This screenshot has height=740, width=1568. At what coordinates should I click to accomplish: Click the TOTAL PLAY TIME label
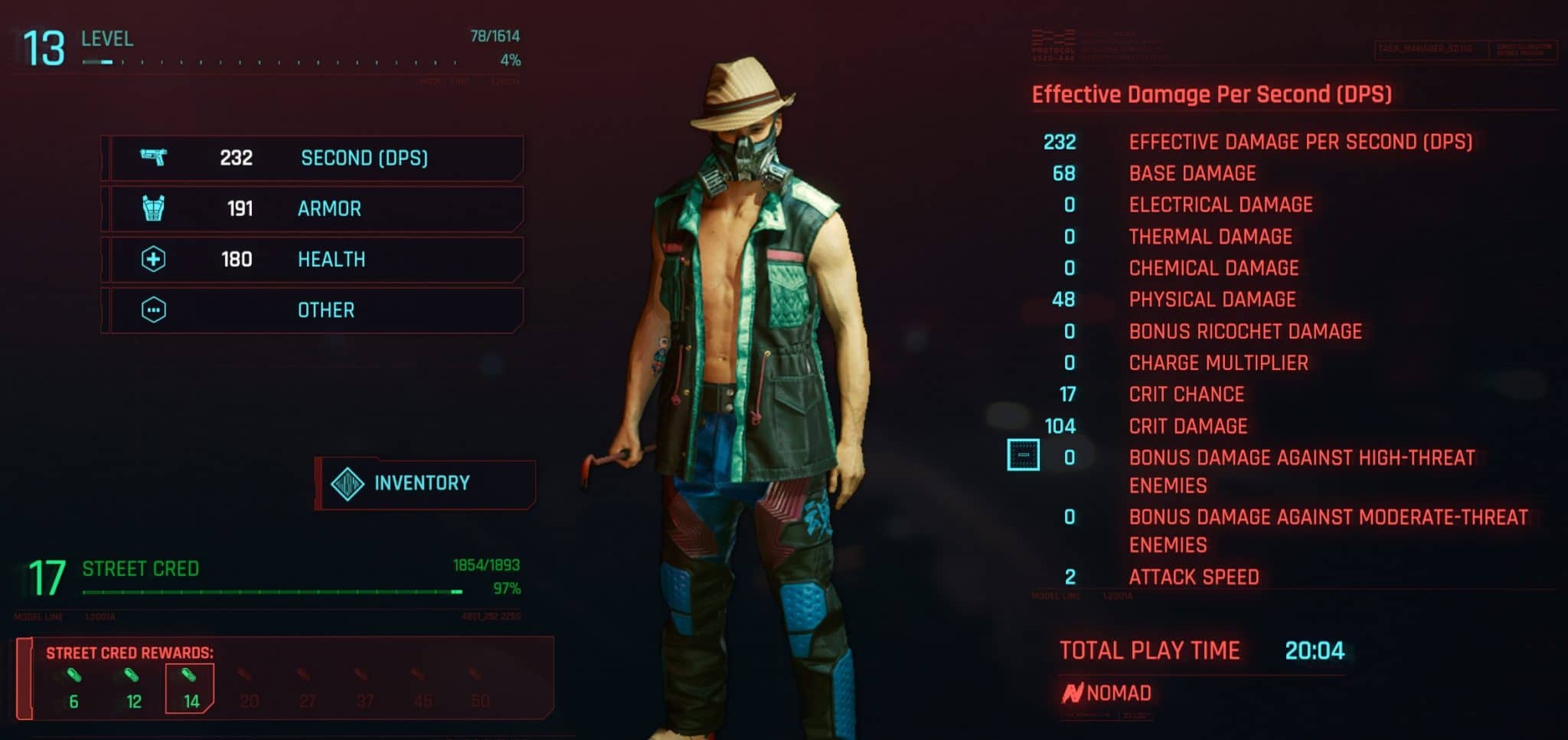click(1151, 650)
